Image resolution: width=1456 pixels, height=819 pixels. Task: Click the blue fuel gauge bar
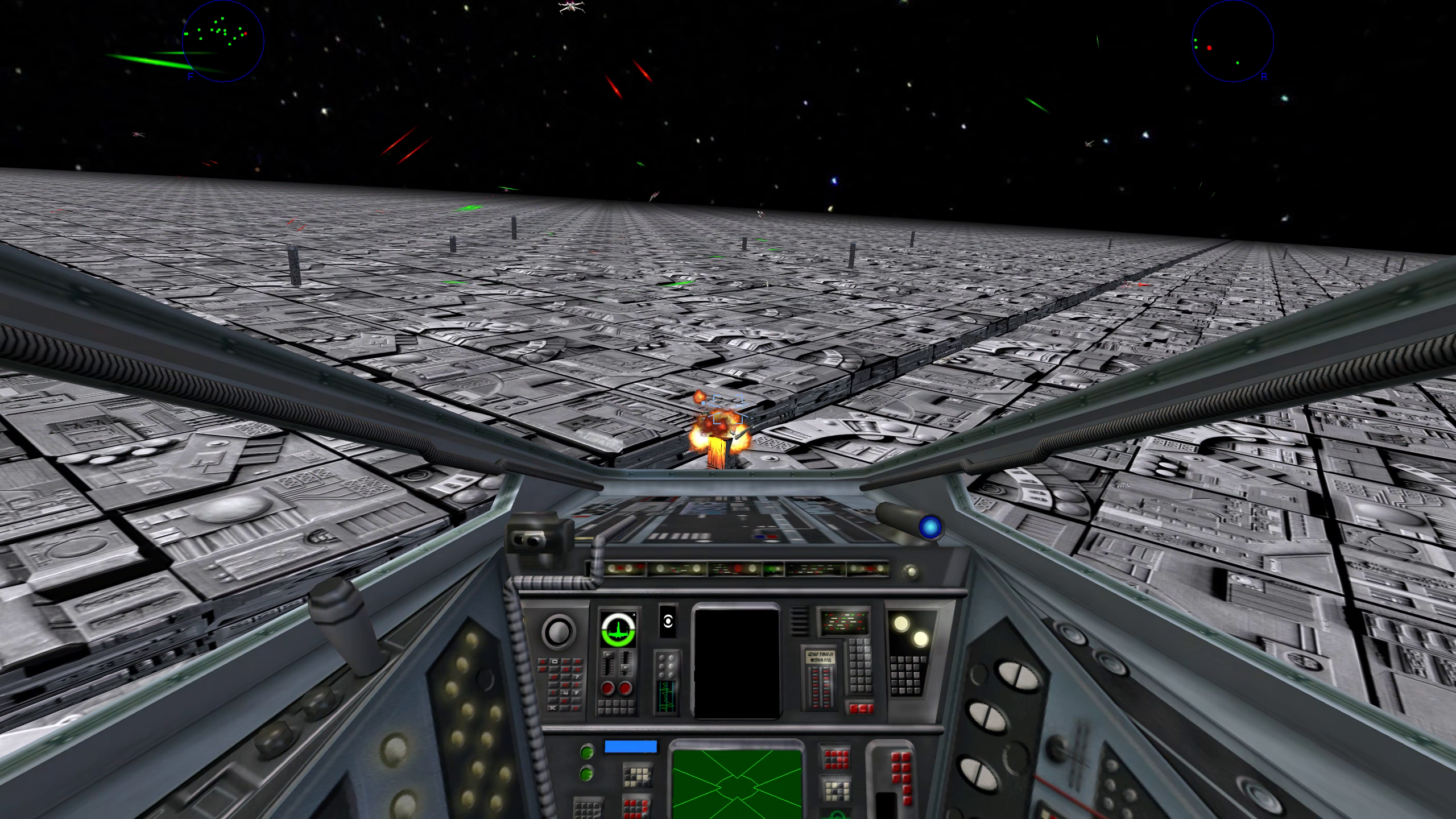pos(630,746)
